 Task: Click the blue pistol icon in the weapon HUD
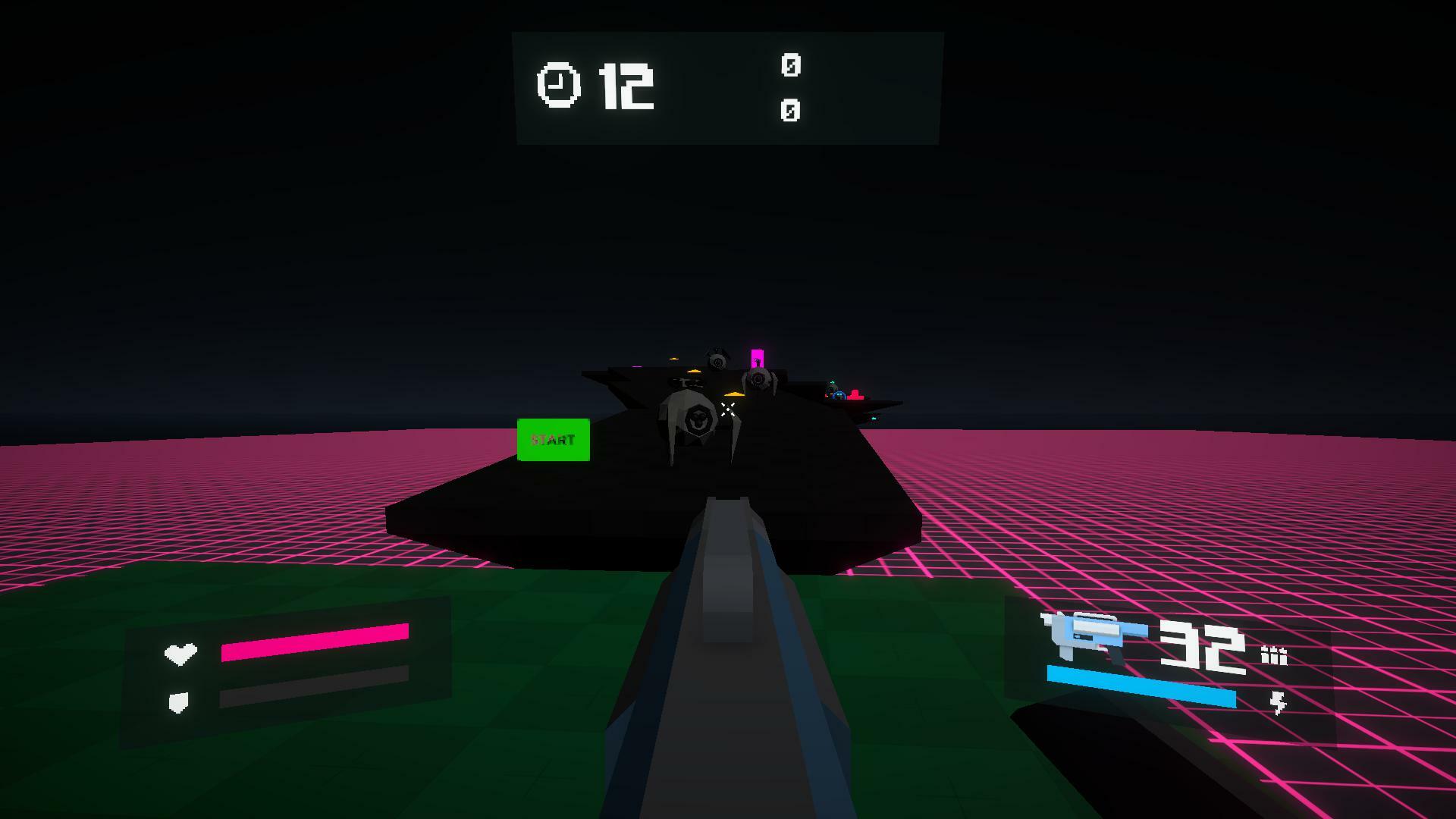(x=1088, y=633)
